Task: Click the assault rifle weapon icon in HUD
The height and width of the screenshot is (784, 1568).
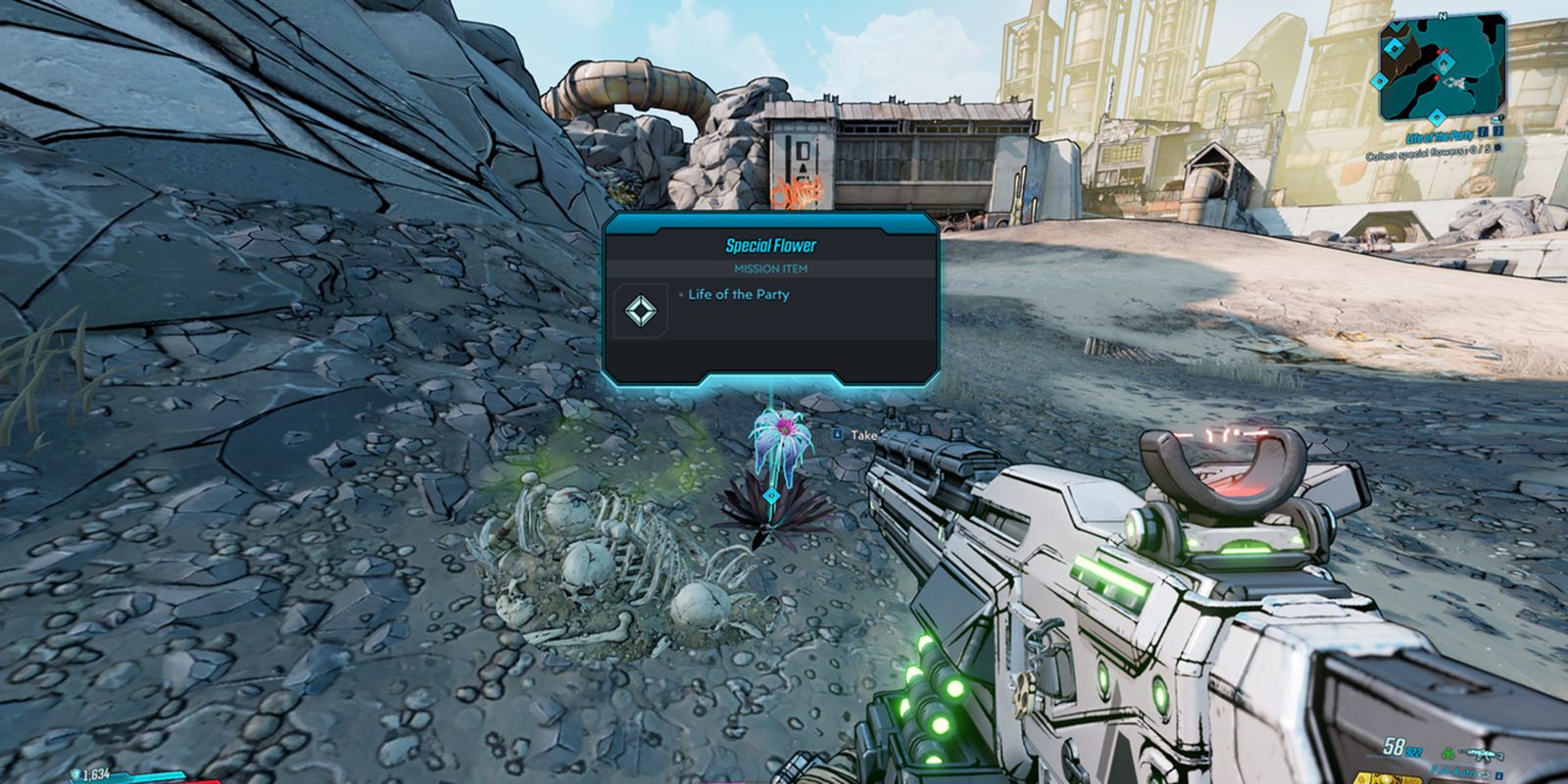Action: [1484, 755]
